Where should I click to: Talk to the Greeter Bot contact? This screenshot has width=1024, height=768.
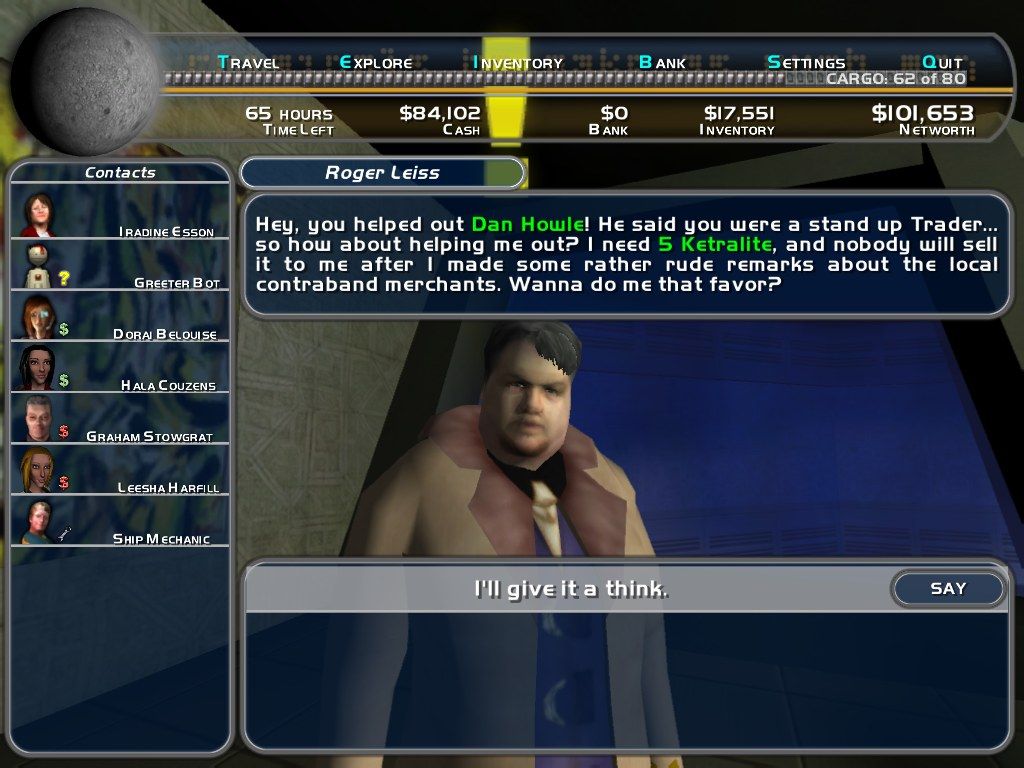120,266
